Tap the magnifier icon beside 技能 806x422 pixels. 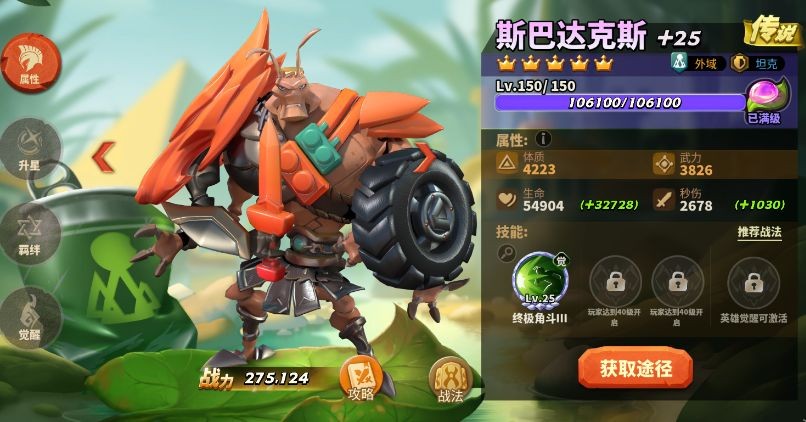(507, 255)
